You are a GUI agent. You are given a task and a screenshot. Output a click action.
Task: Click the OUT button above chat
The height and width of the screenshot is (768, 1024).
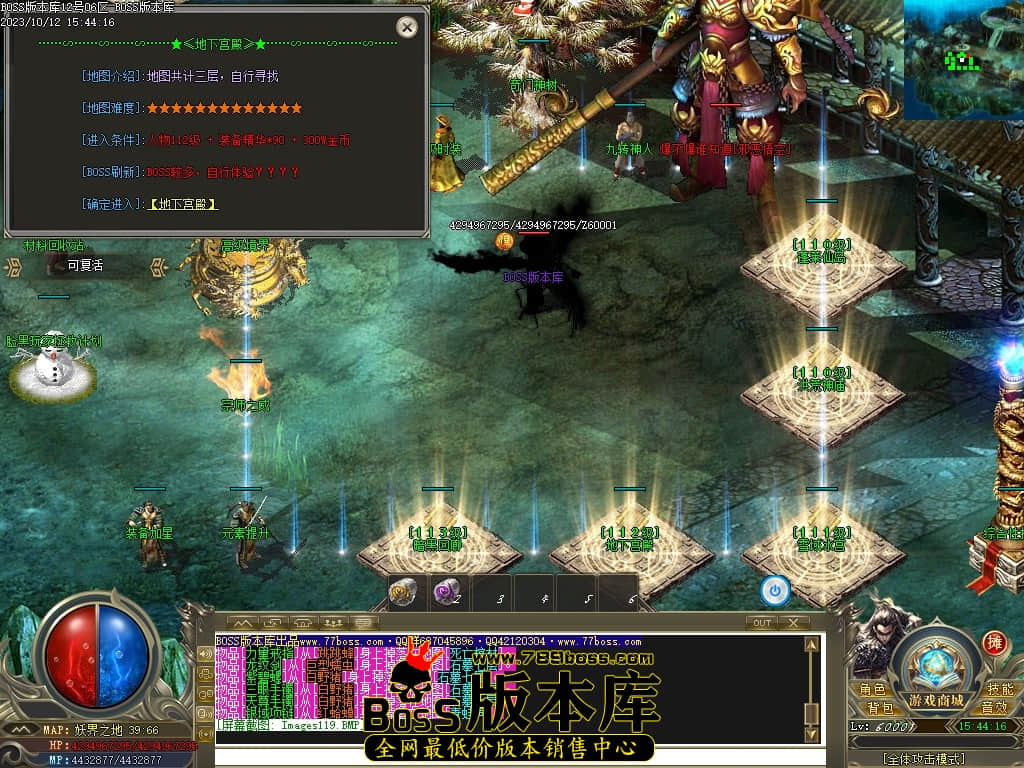pos(761,622)
